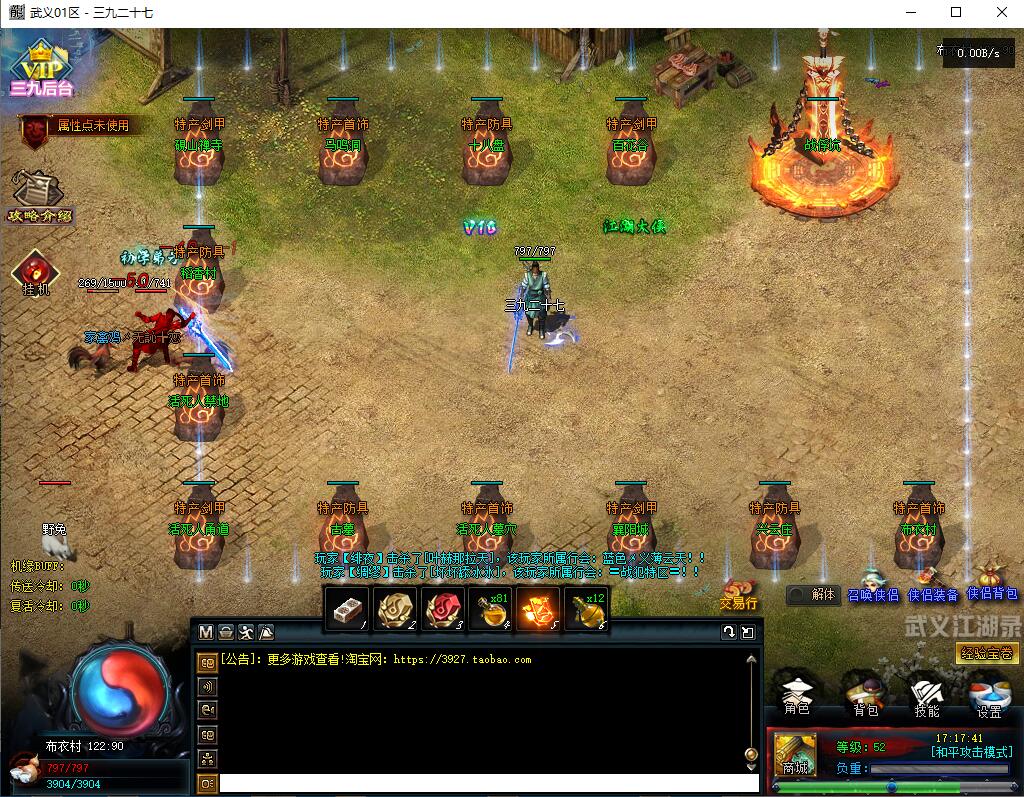
Task: Open the 背包 backpack inventory
Action: (x=865, y=696)
